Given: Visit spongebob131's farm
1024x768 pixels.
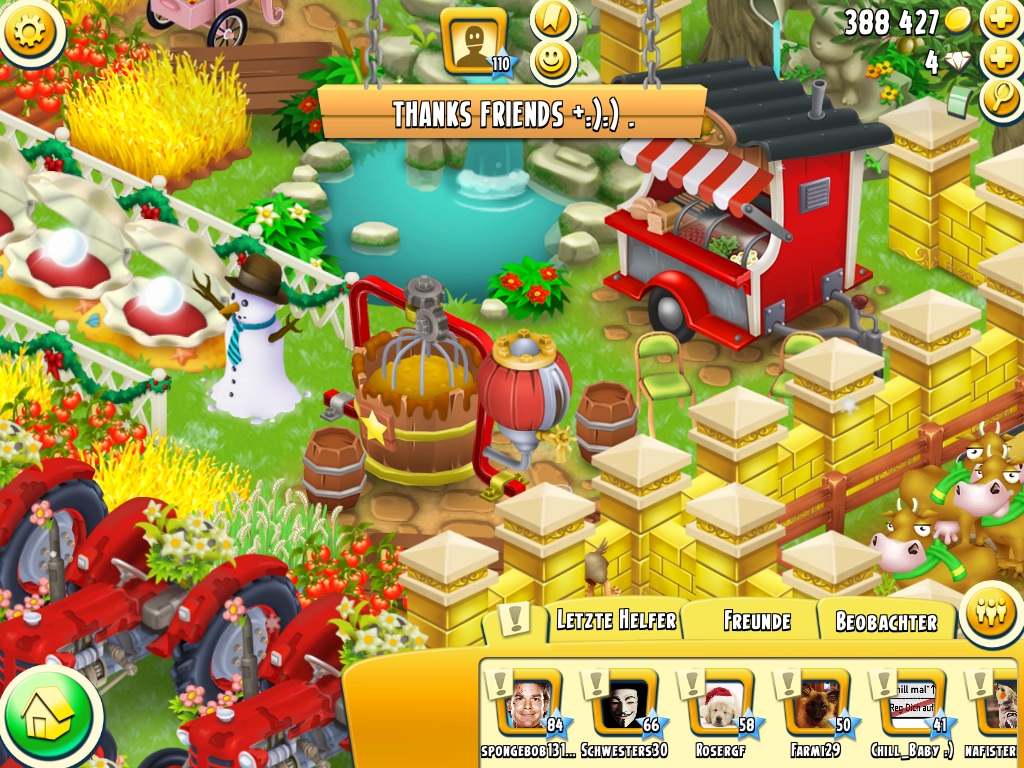Looking at the screenshot, I should click(531, 703).
